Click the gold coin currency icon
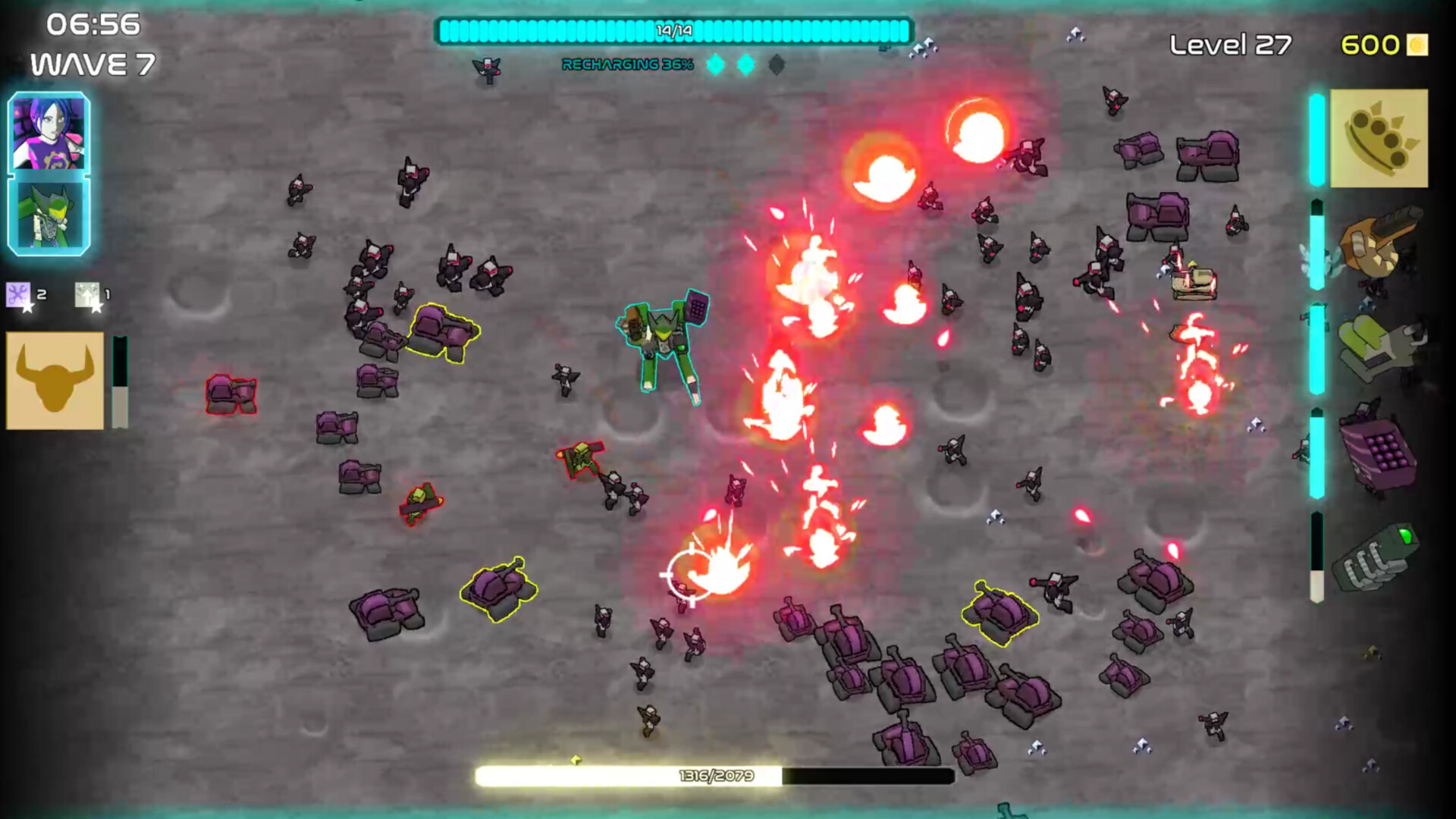Viewport: 1456px width, 819px height. (x=1417, y=44)
